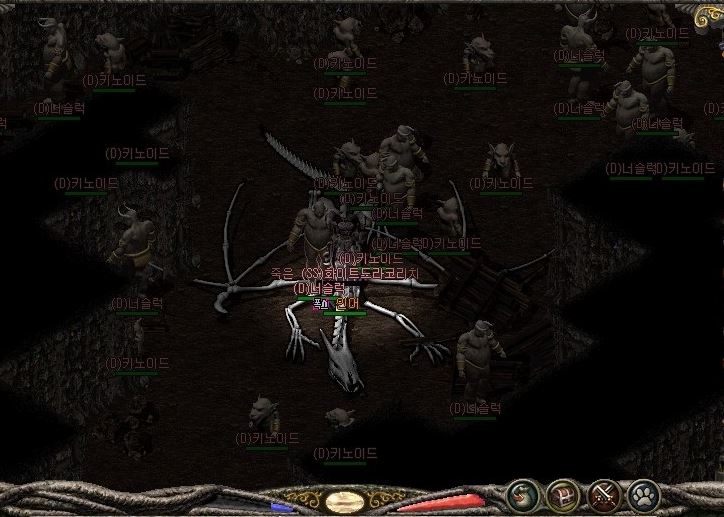Open the serpent dragon icon menu
This screenshot has width=724, height=517.
coord(522,495)
